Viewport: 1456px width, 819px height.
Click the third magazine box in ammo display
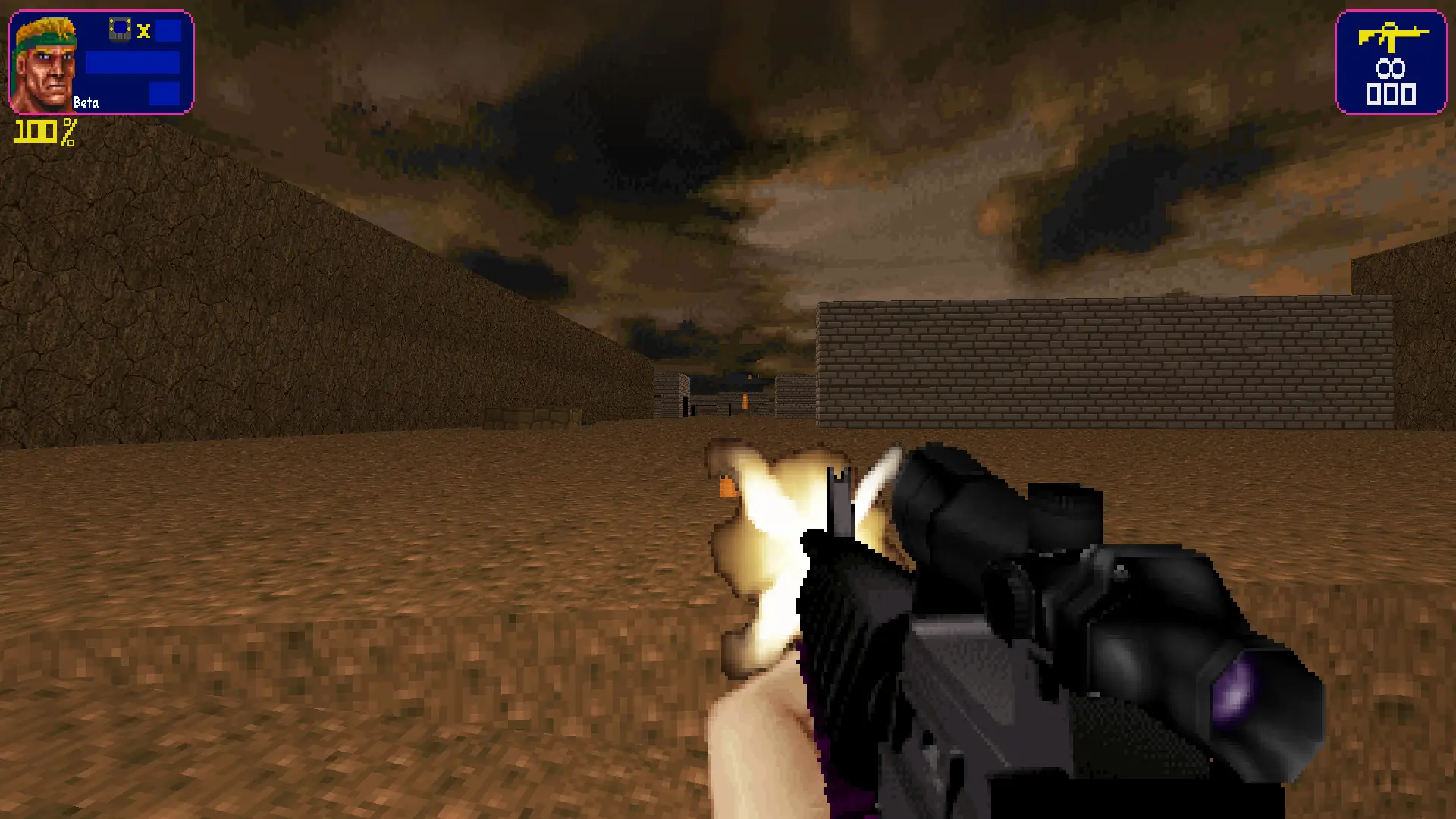[1409, 94]
